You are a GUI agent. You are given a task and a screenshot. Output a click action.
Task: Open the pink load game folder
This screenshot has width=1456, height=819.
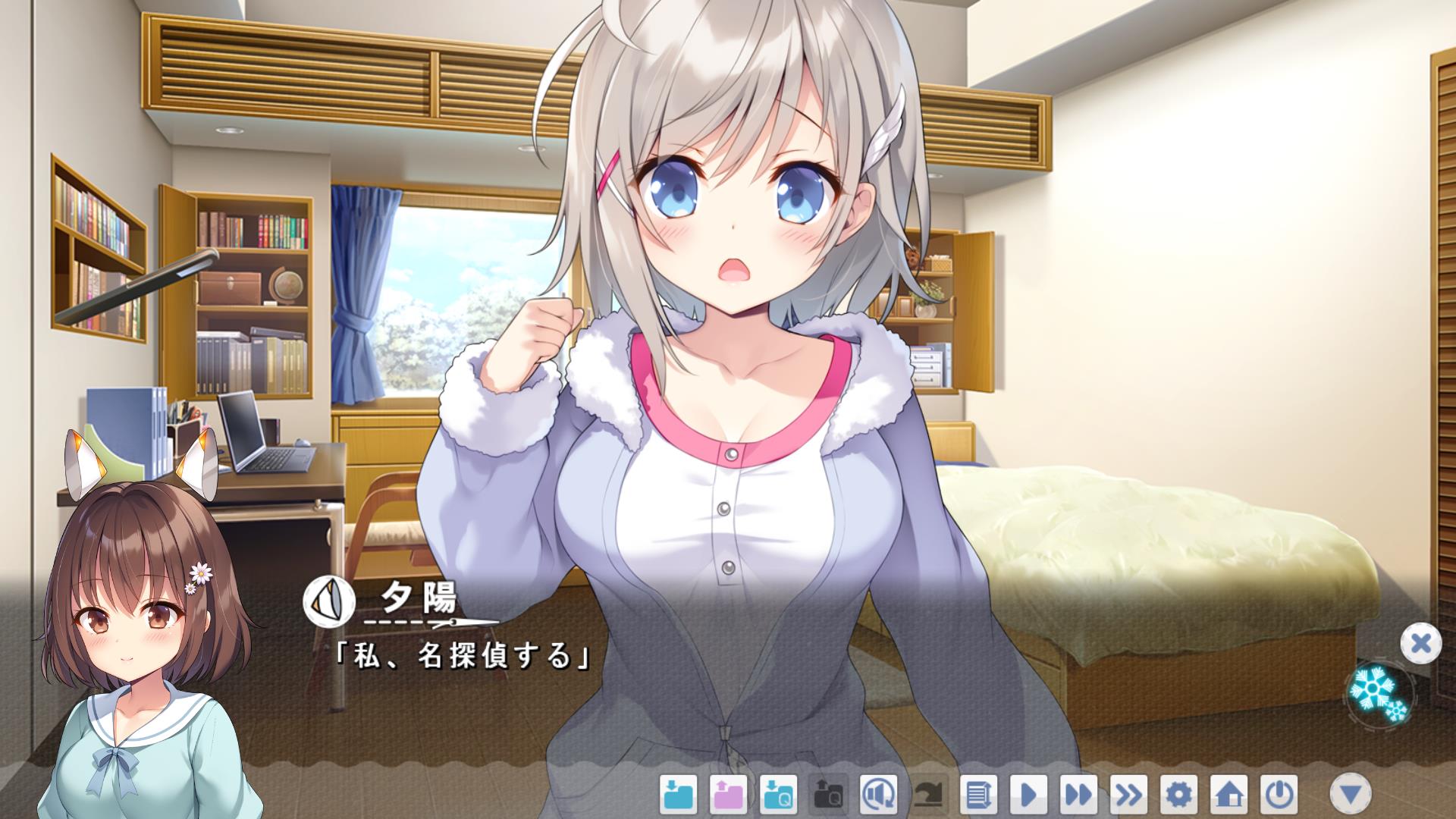pyautogui.click(x=729, y=795)
